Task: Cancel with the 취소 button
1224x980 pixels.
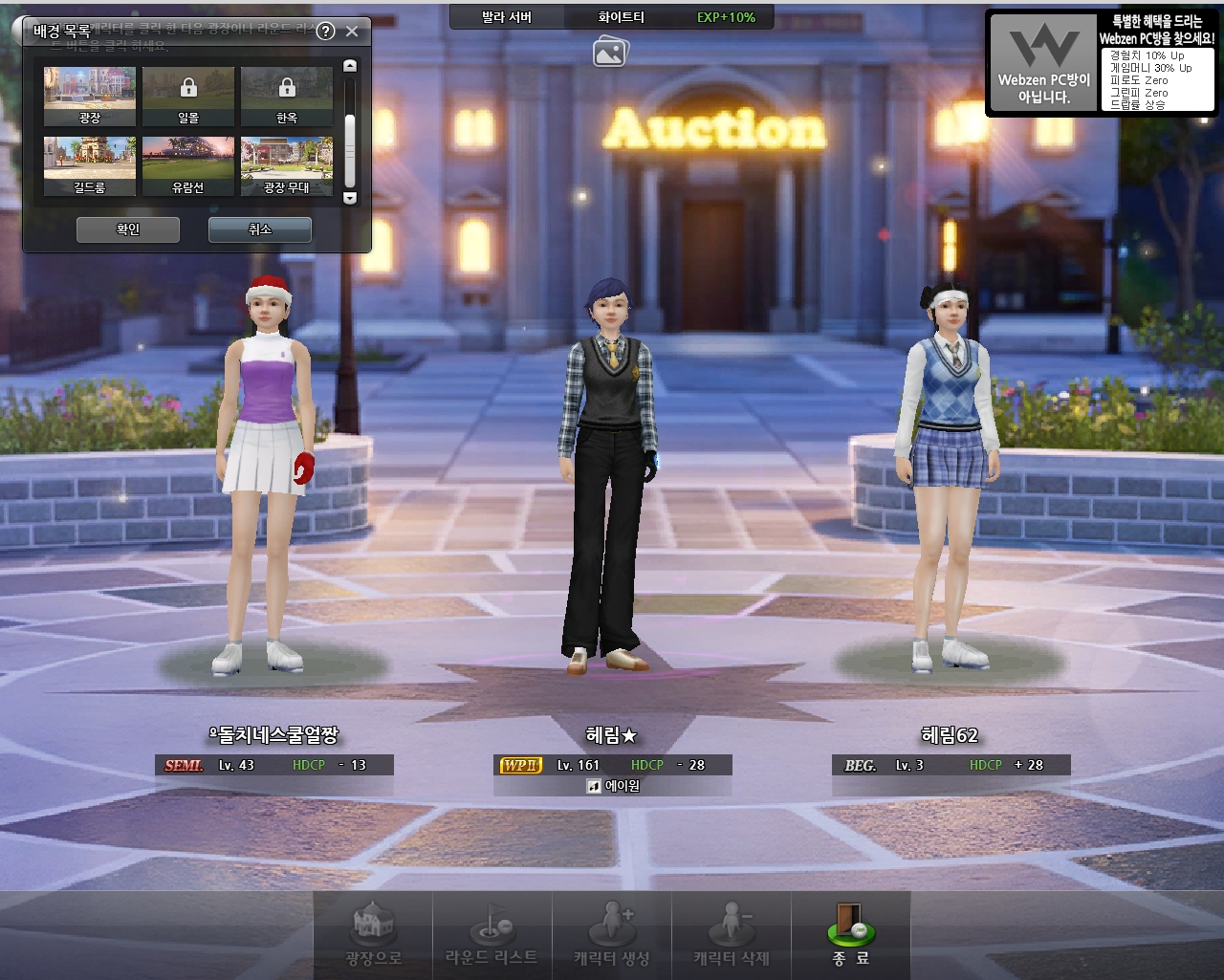Action: [260, 229]
